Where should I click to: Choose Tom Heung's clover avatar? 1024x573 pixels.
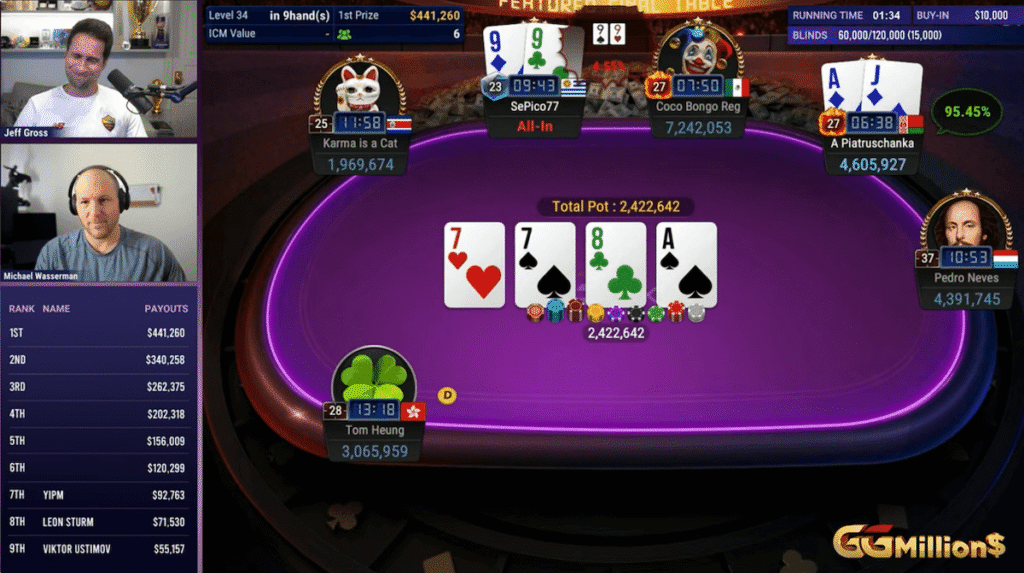(373, 382)
